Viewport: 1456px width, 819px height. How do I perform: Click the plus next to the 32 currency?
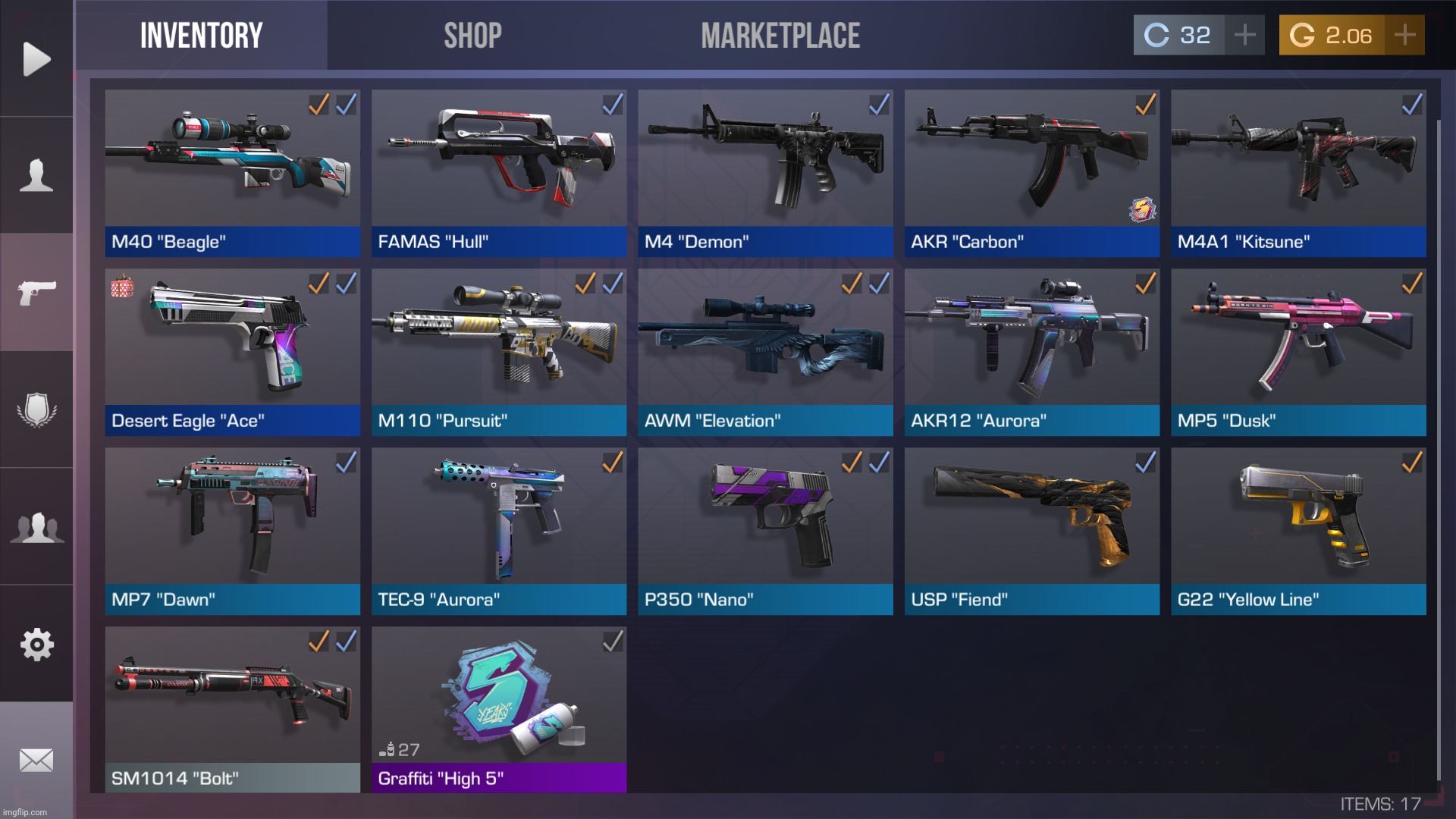[x=1244, y=33]
